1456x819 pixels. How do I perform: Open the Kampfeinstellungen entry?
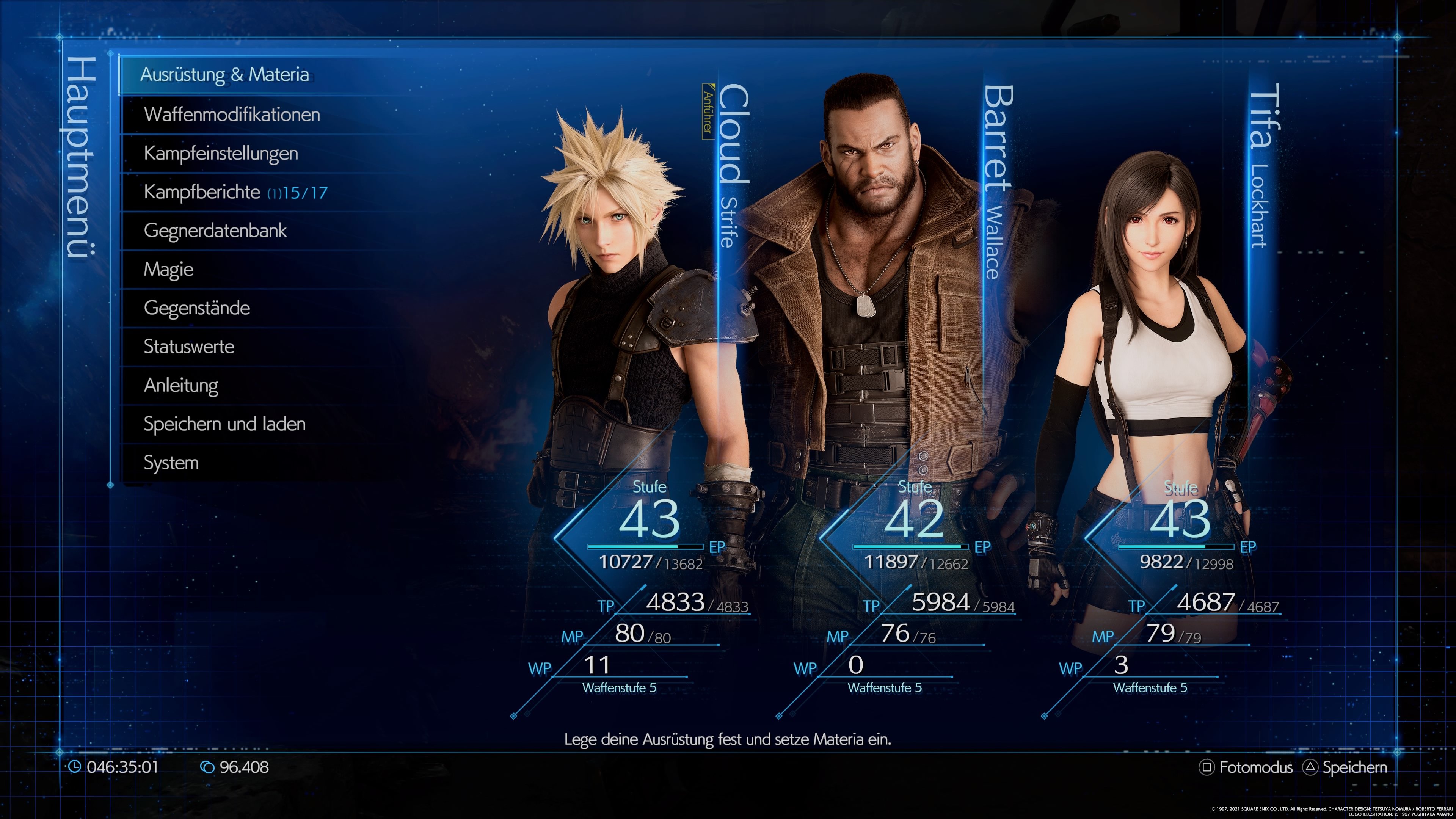coord(223,152)
